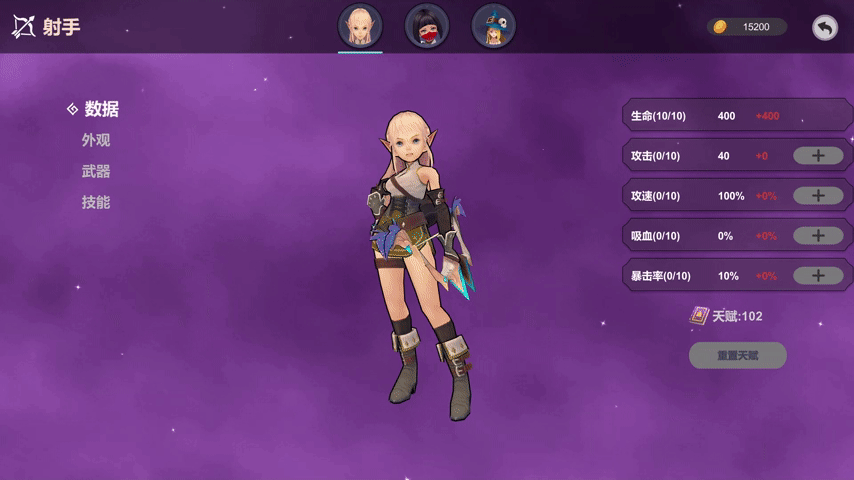
Task: Upgrade 暴击率 crit rate with plus button
Action: coord(818,275)
